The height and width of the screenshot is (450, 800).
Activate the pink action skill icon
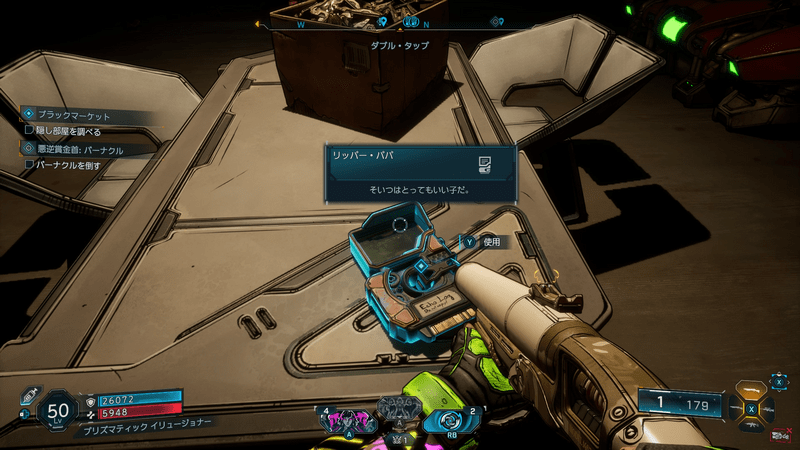pos(345,418)
